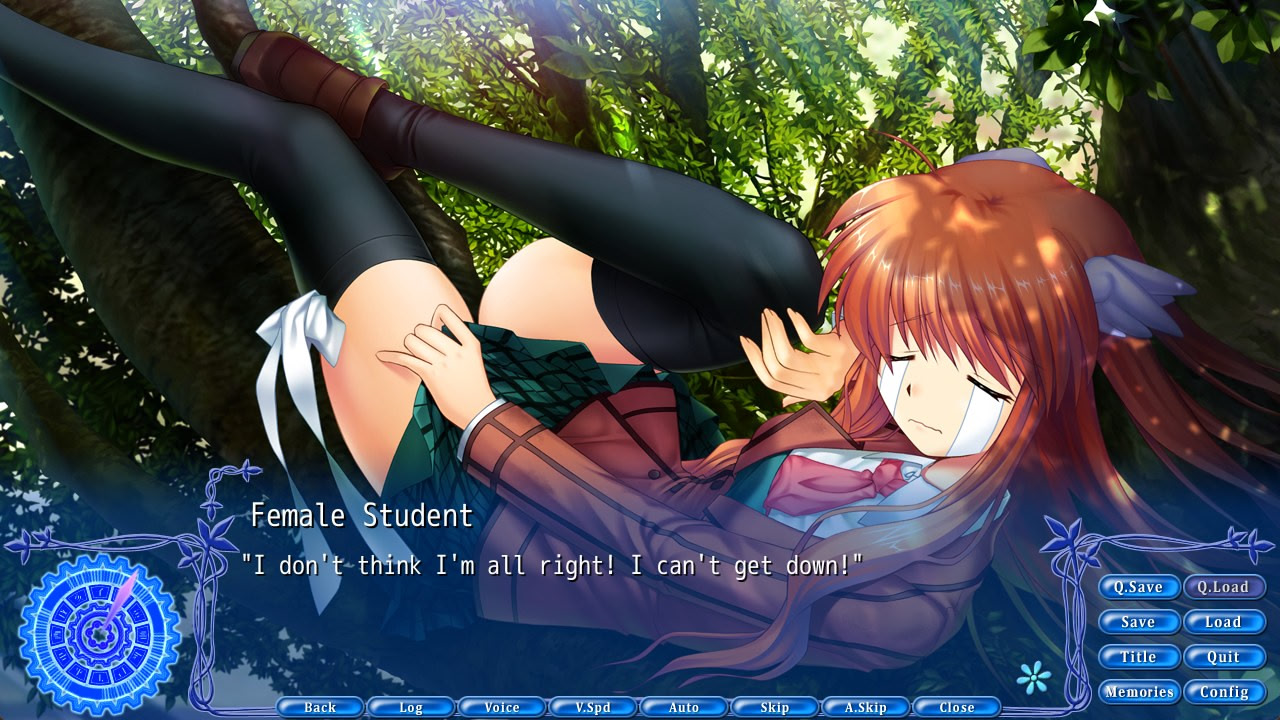Image resolution: width=1280 pixels, height=720 pixels.
Task: Open the Load screen
Action: pos(1224,622)
